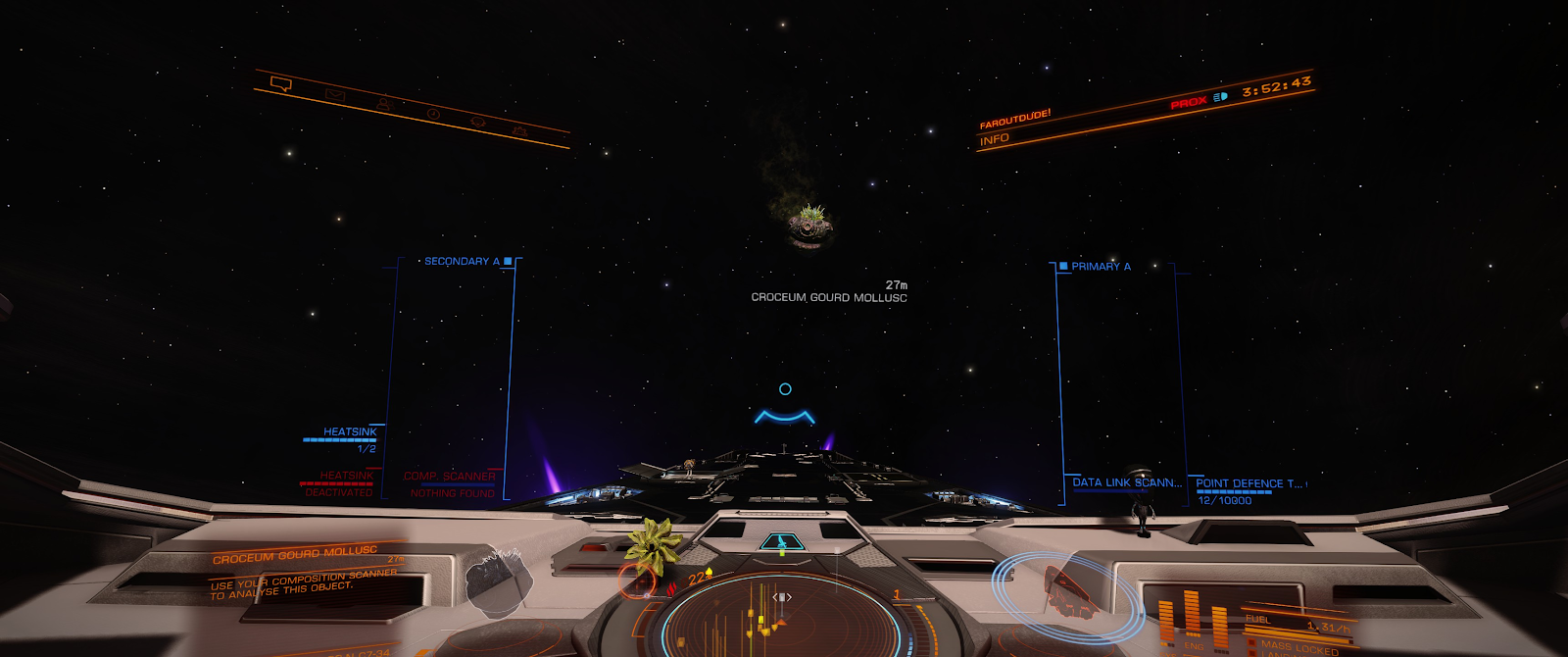This screenshot has width=1568, height=657.
Task: Select the Comp. Scanner fire group entry
Action: (450, 477)
